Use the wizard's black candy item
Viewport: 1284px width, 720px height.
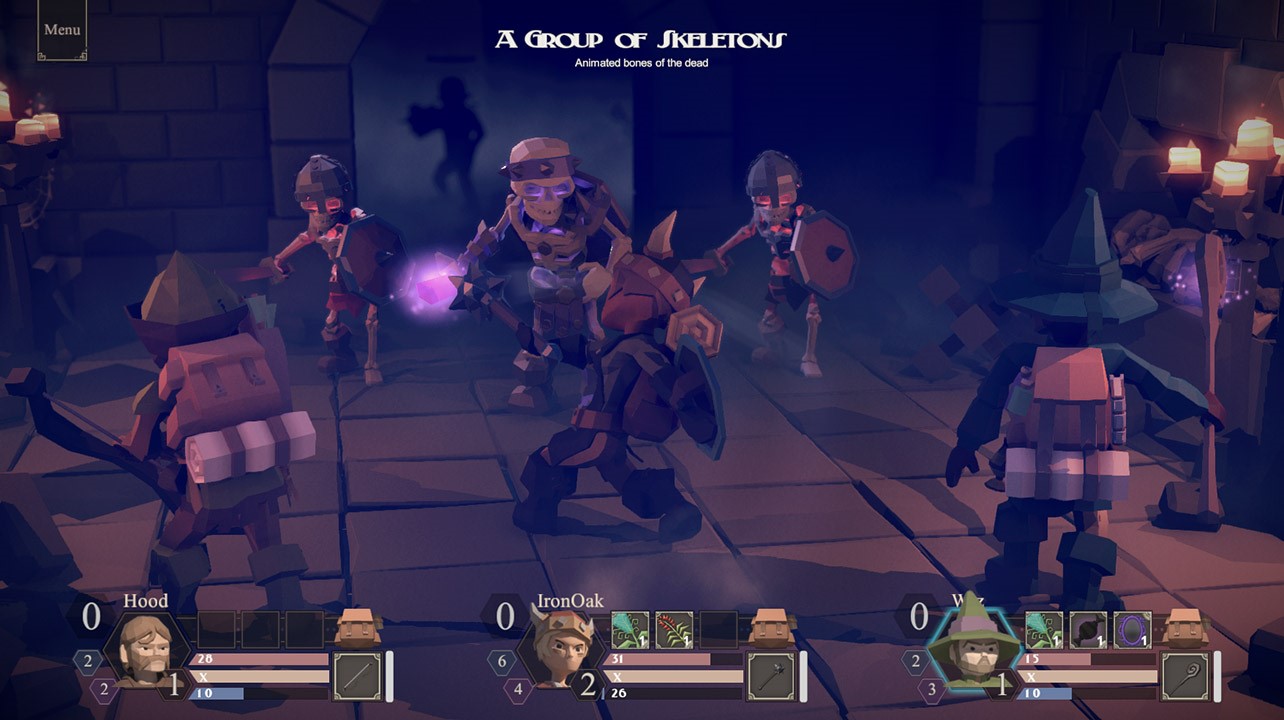[x=1088, y=630]
